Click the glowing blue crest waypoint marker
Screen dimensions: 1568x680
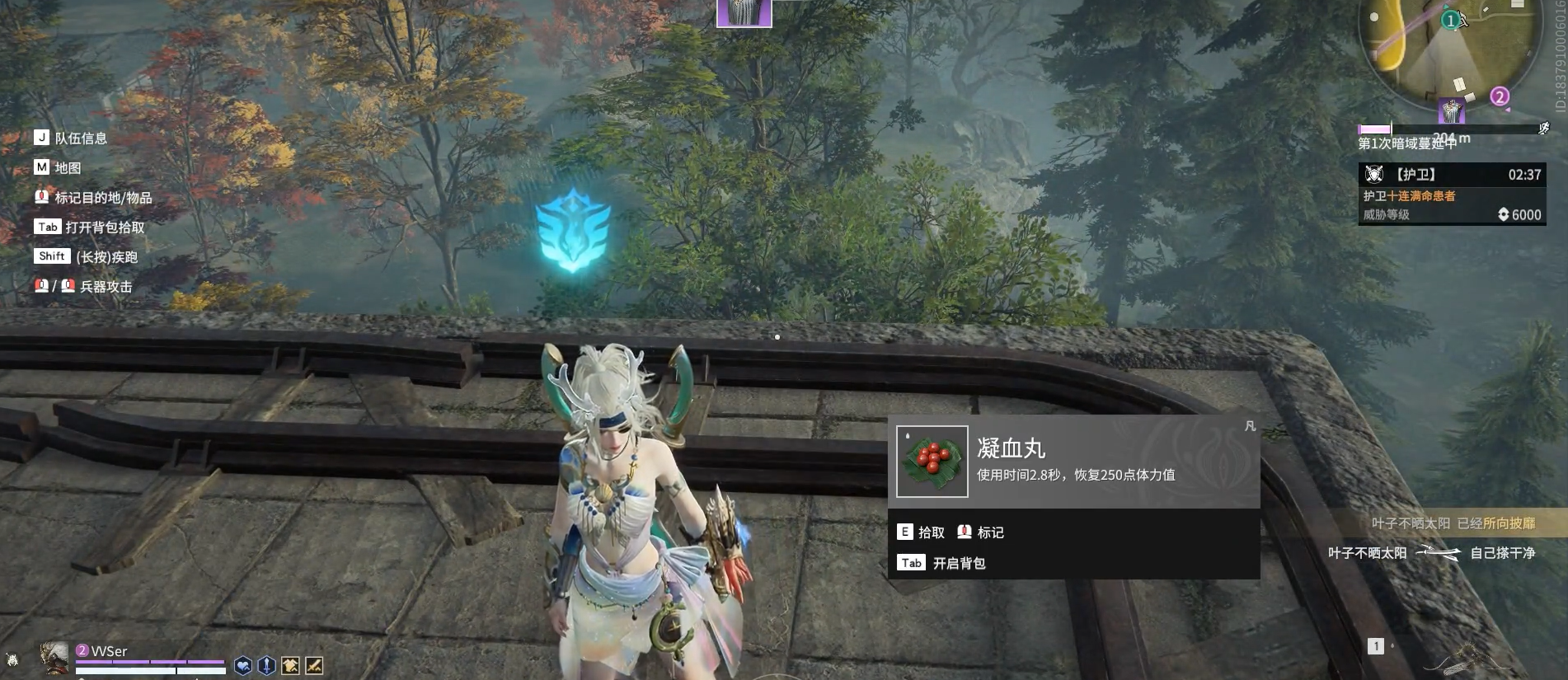click(573, 230)
